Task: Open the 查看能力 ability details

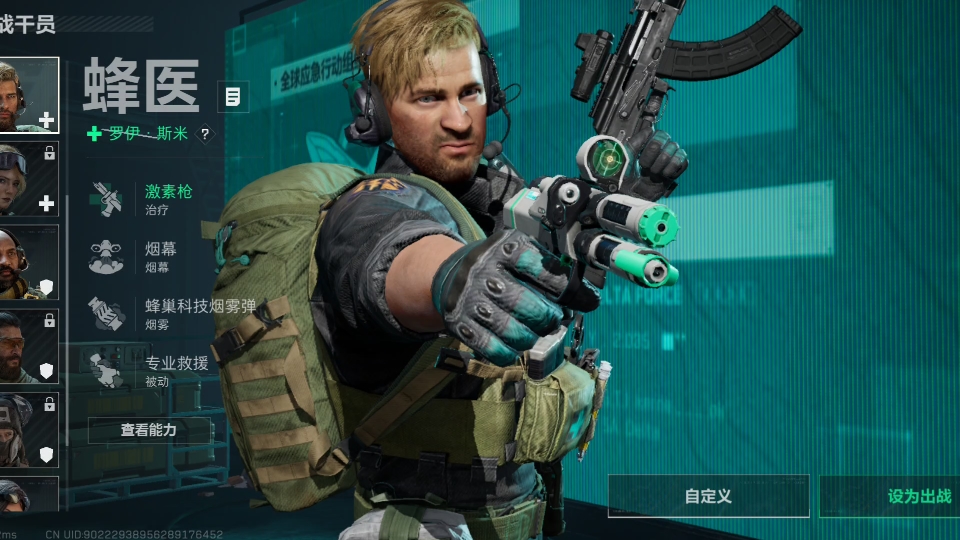Action: [x=149, y=430]
